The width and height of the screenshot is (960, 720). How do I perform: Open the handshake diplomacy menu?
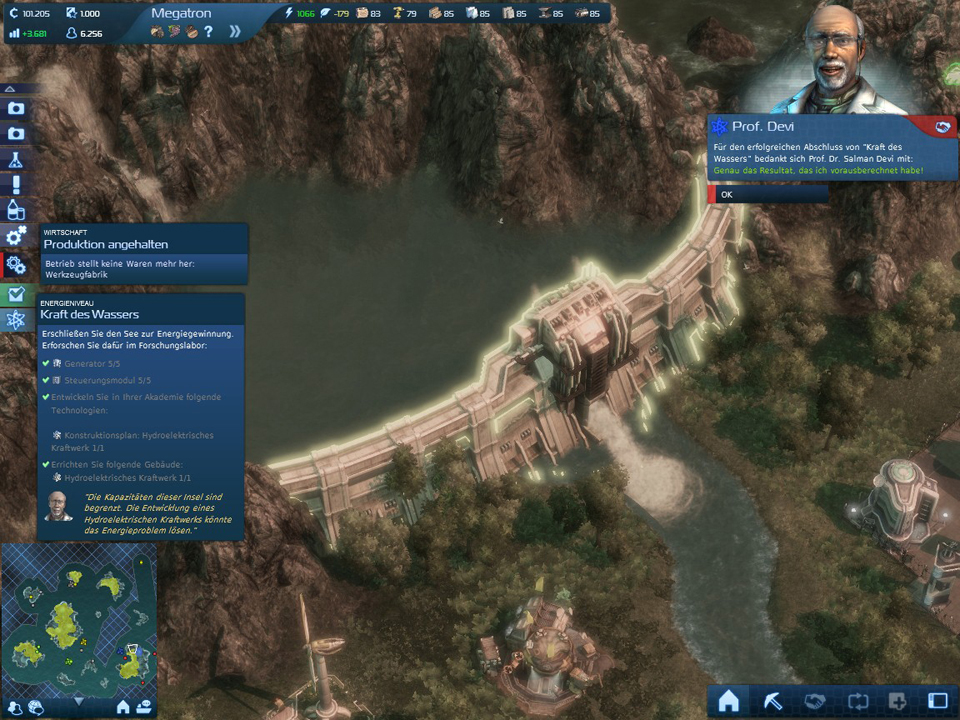tap(813, 700)
